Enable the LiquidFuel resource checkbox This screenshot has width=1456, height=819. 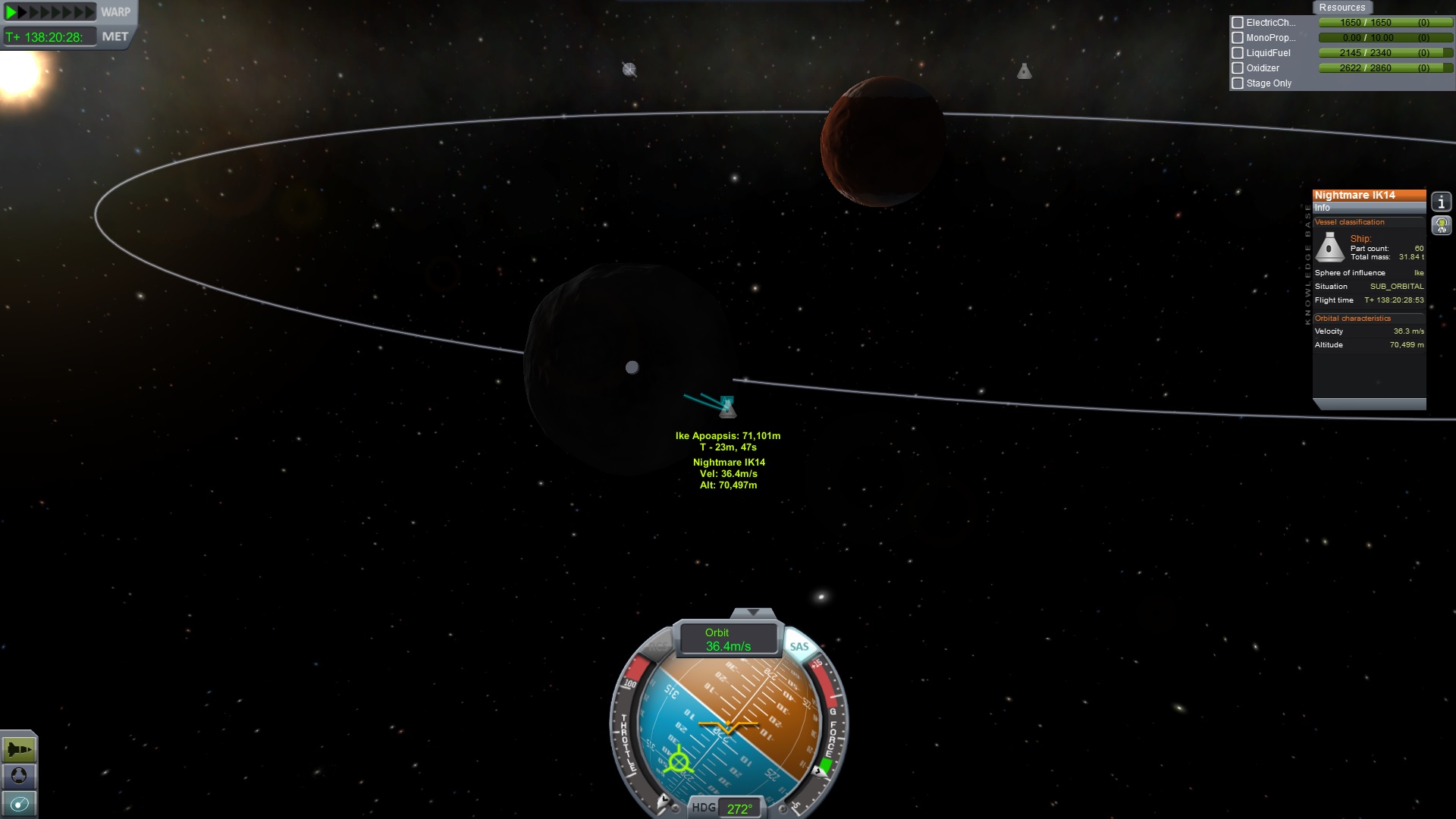1238,53
